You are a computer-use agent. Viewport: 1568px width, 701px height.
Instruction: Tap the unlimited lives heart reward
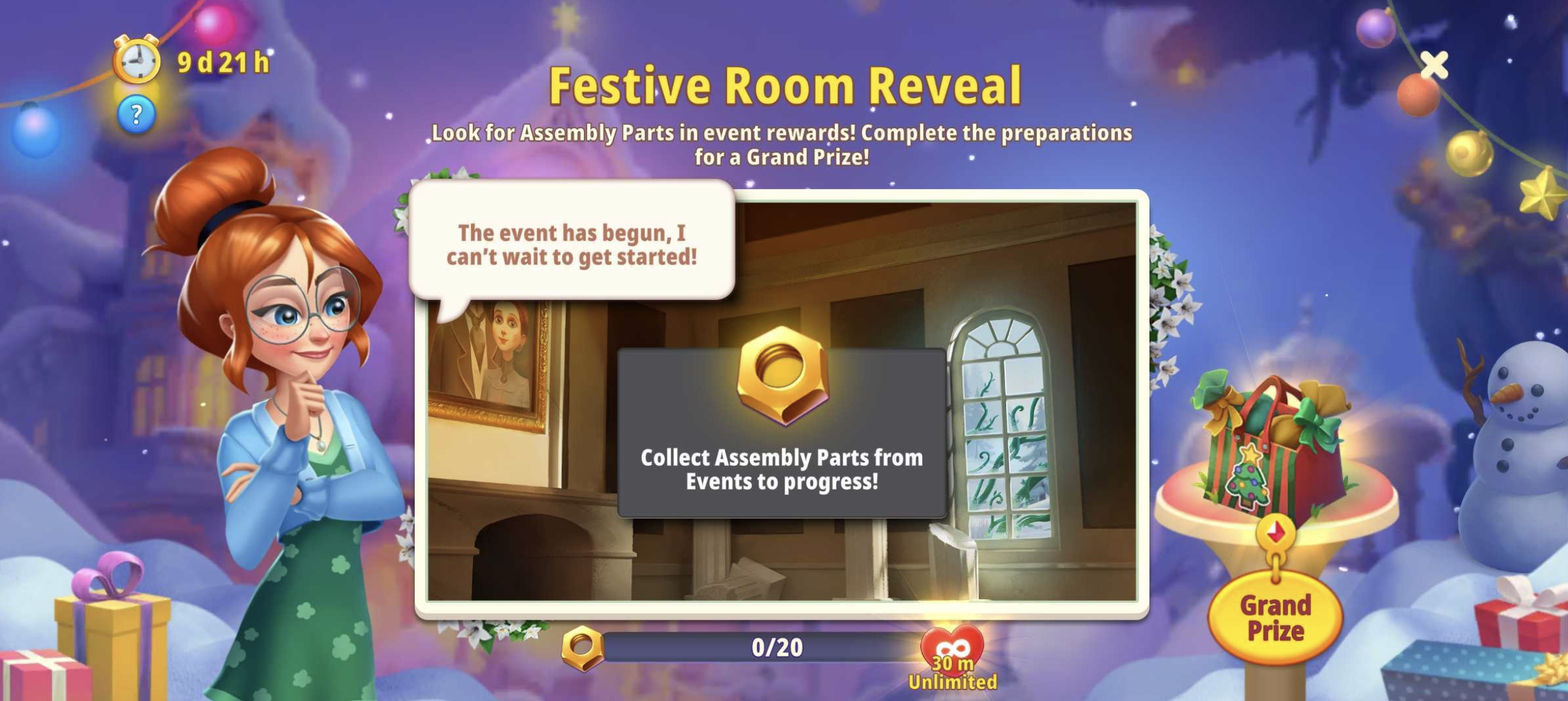pyautogui.click(x=952, y=654)
